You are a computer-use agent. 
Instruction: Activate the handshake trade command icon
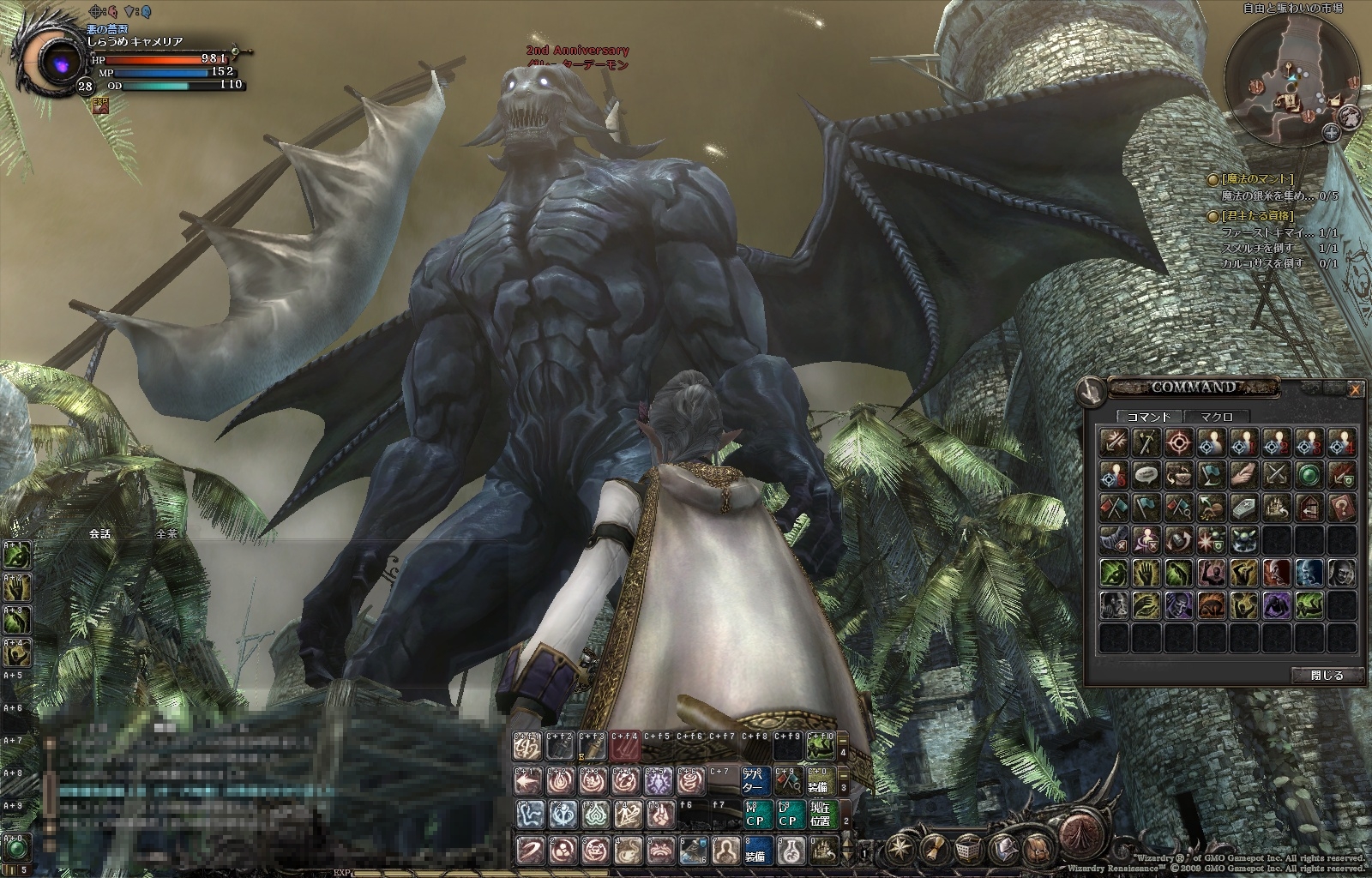point(1244,474)
